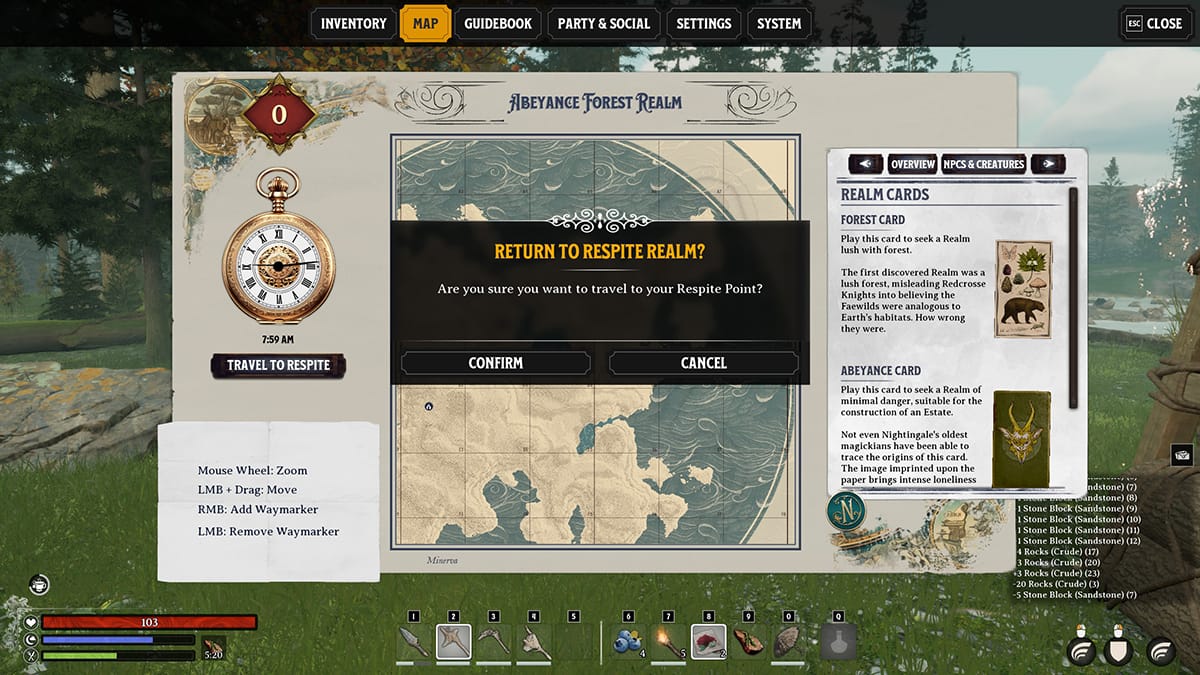Choose the spear in hotbar slot one
This screenshot has width=1200, height=675.
pyautogui.click(x=414, y=641)
